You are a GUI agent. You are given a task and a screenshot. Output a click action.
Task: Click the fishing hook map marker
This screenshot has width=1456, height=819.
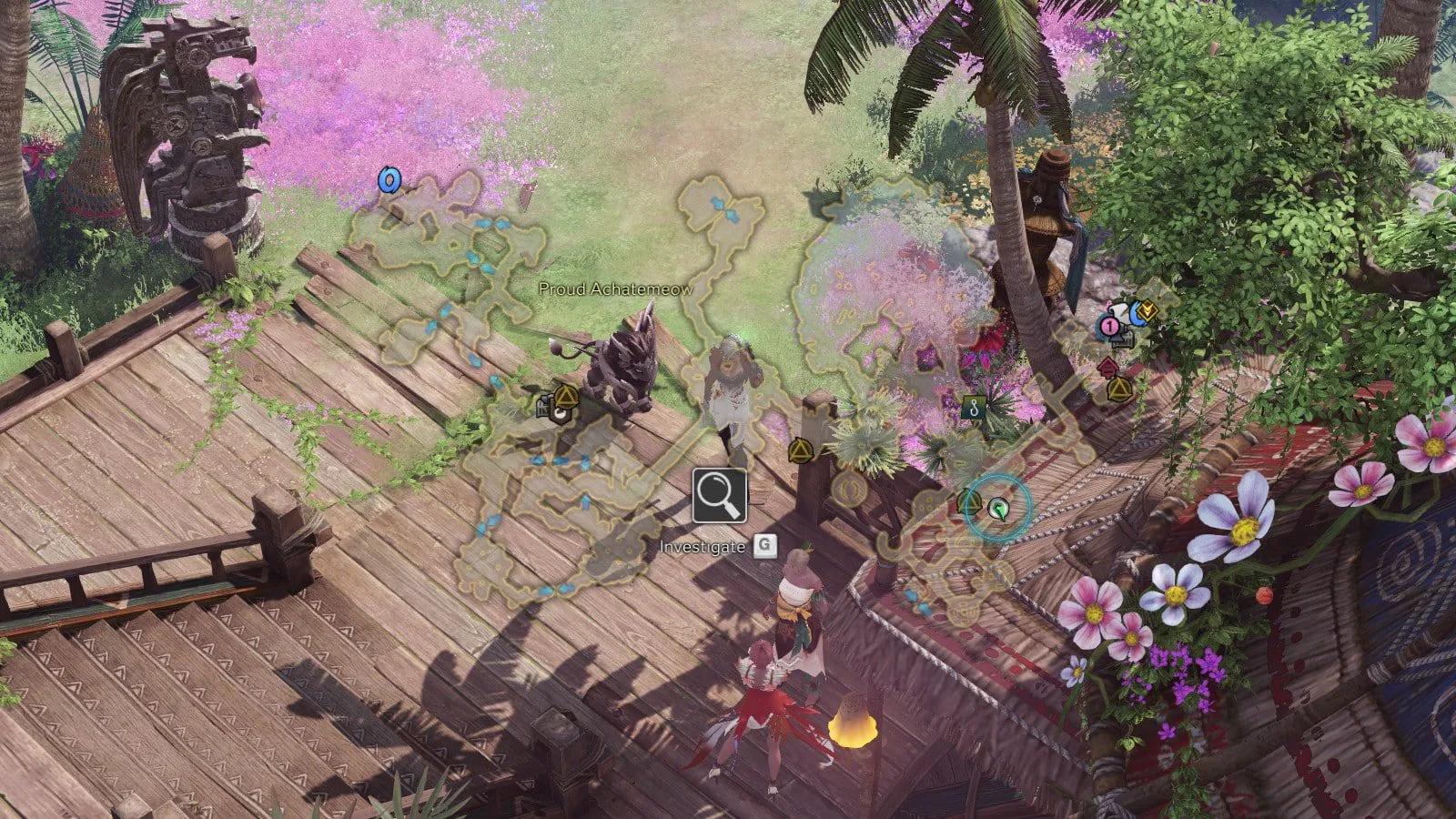point(974,407)
